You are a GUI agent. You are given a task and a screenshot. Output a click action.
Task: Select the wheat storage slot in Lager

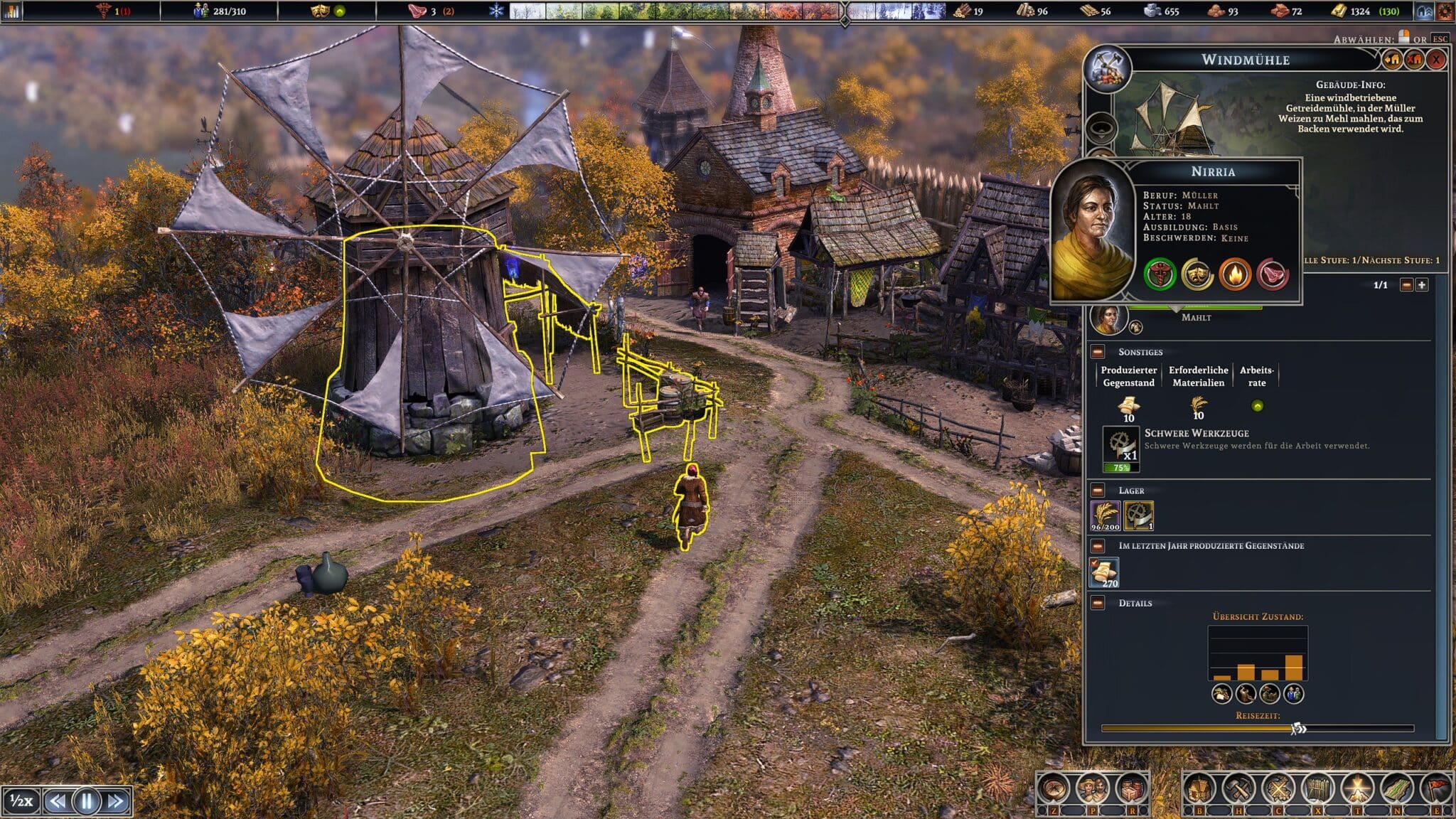(x=1106, y=515)
